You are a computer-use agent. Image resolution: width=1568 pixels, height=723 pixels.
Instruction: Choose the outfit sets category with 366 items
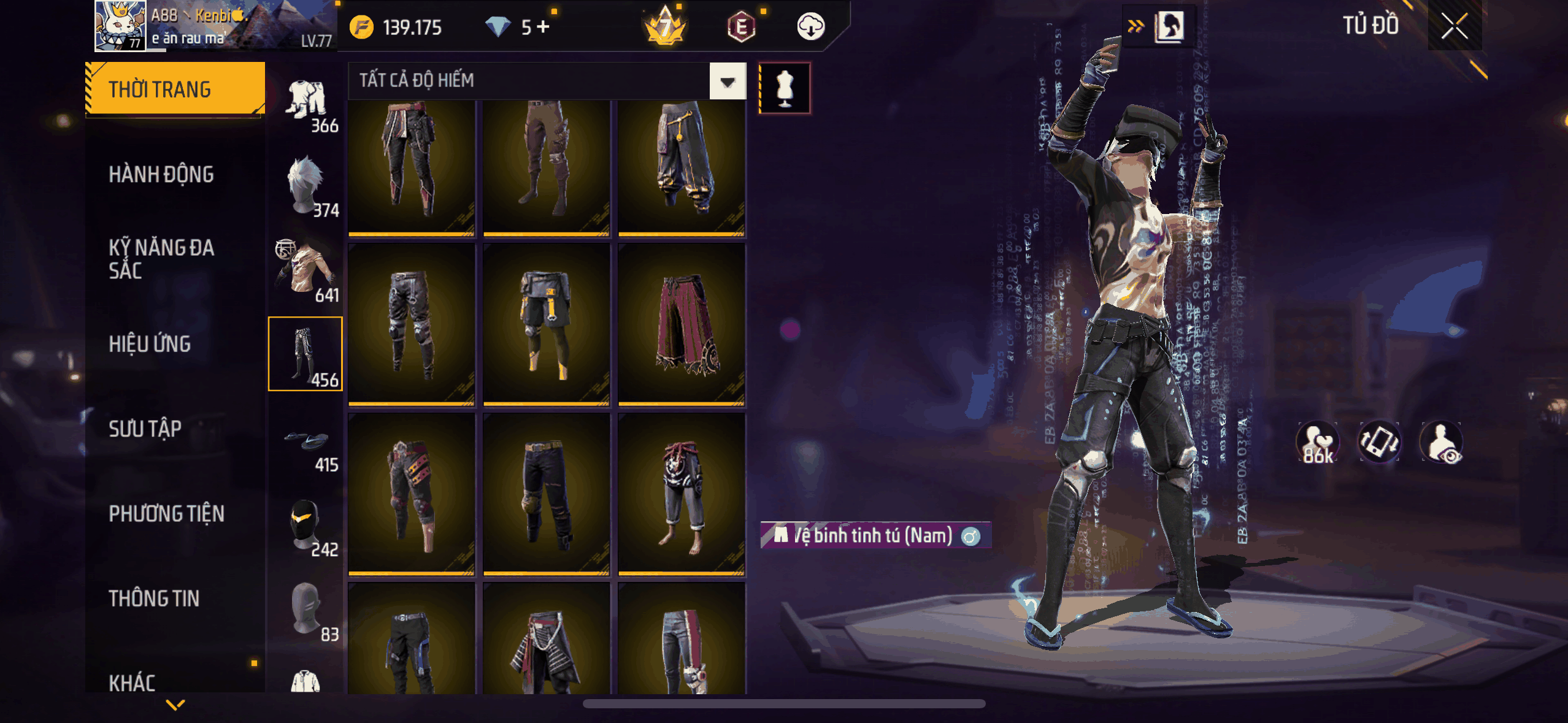307,105
